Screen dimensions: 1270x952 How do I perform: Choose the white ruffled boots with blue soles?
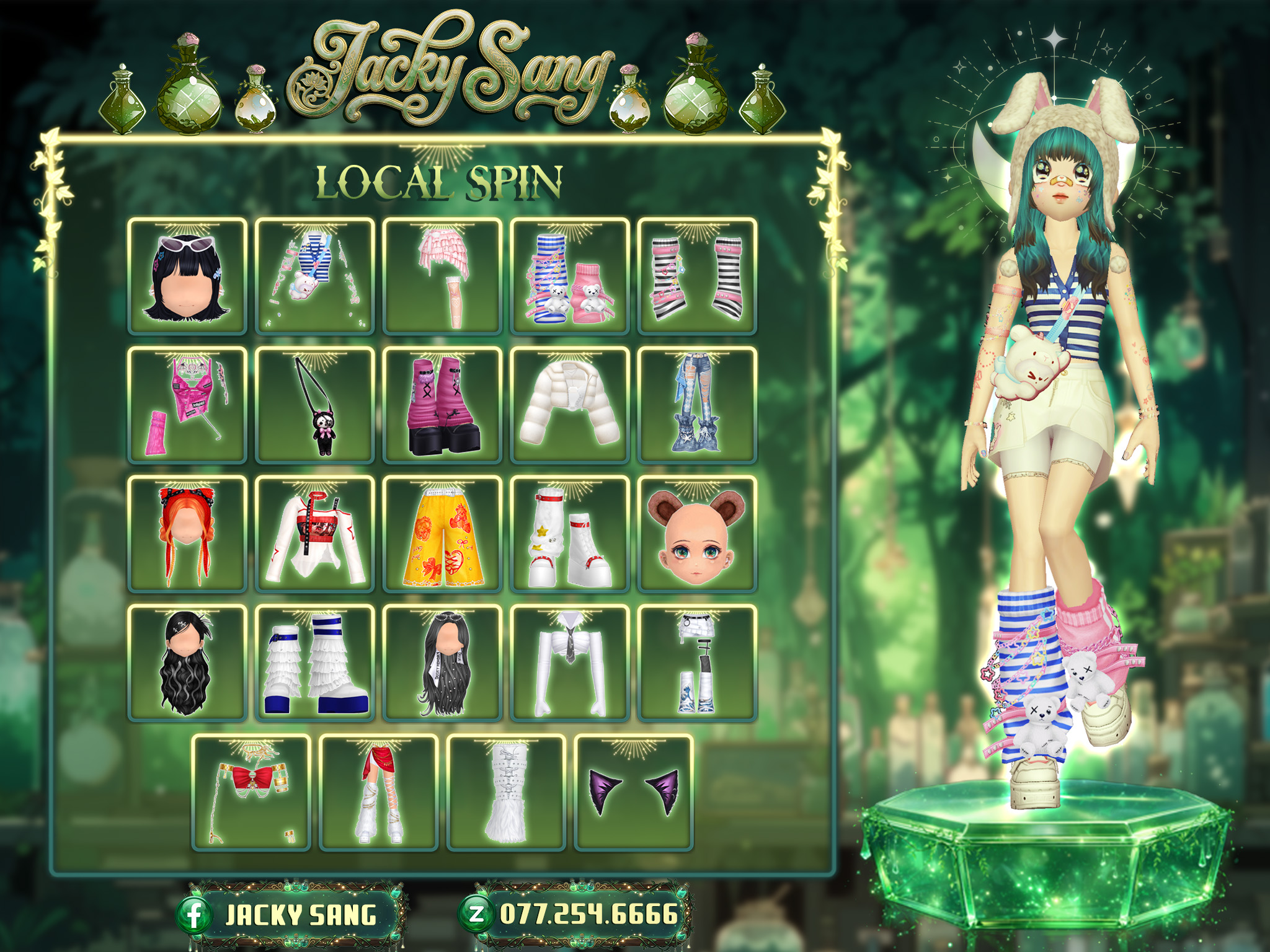pos(314,663)
